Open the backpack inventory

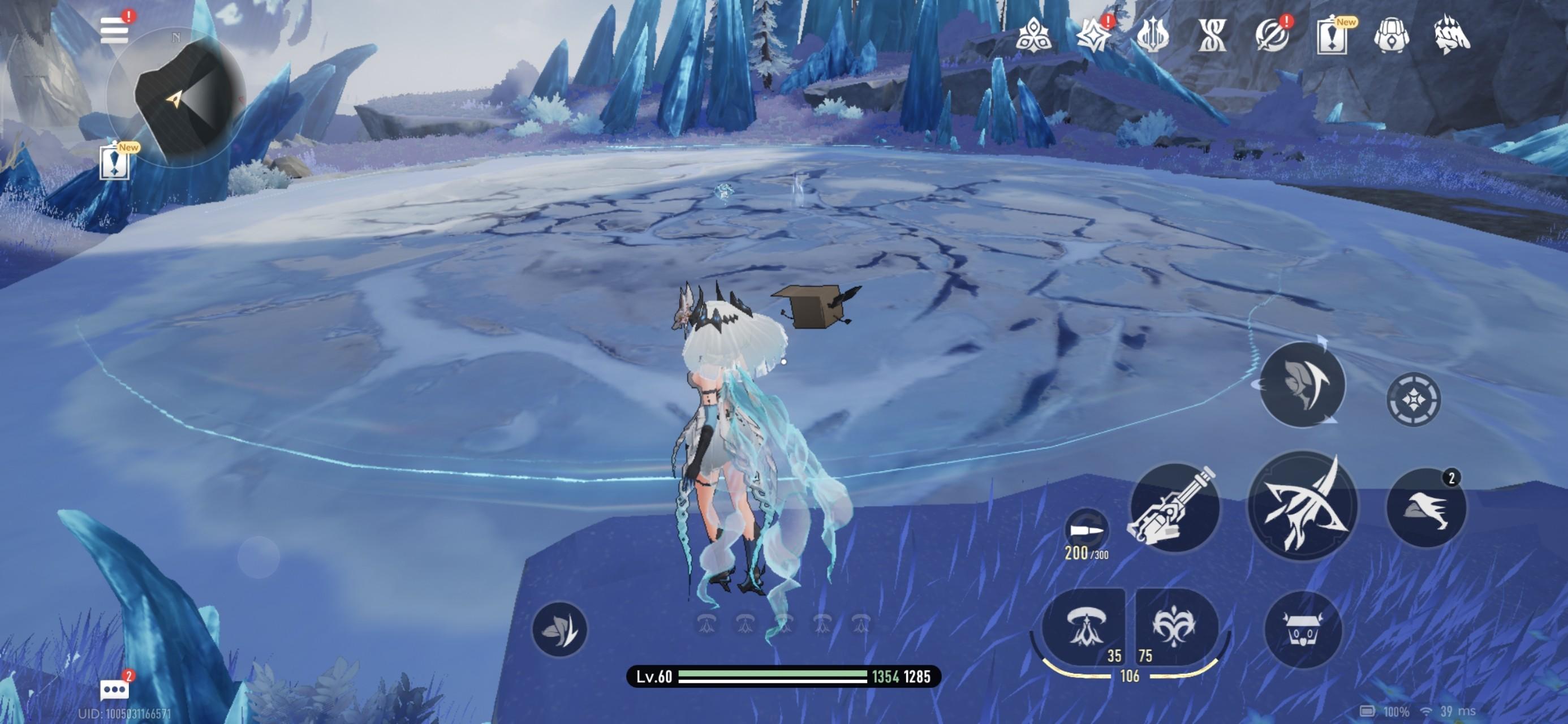(1391, 35)
